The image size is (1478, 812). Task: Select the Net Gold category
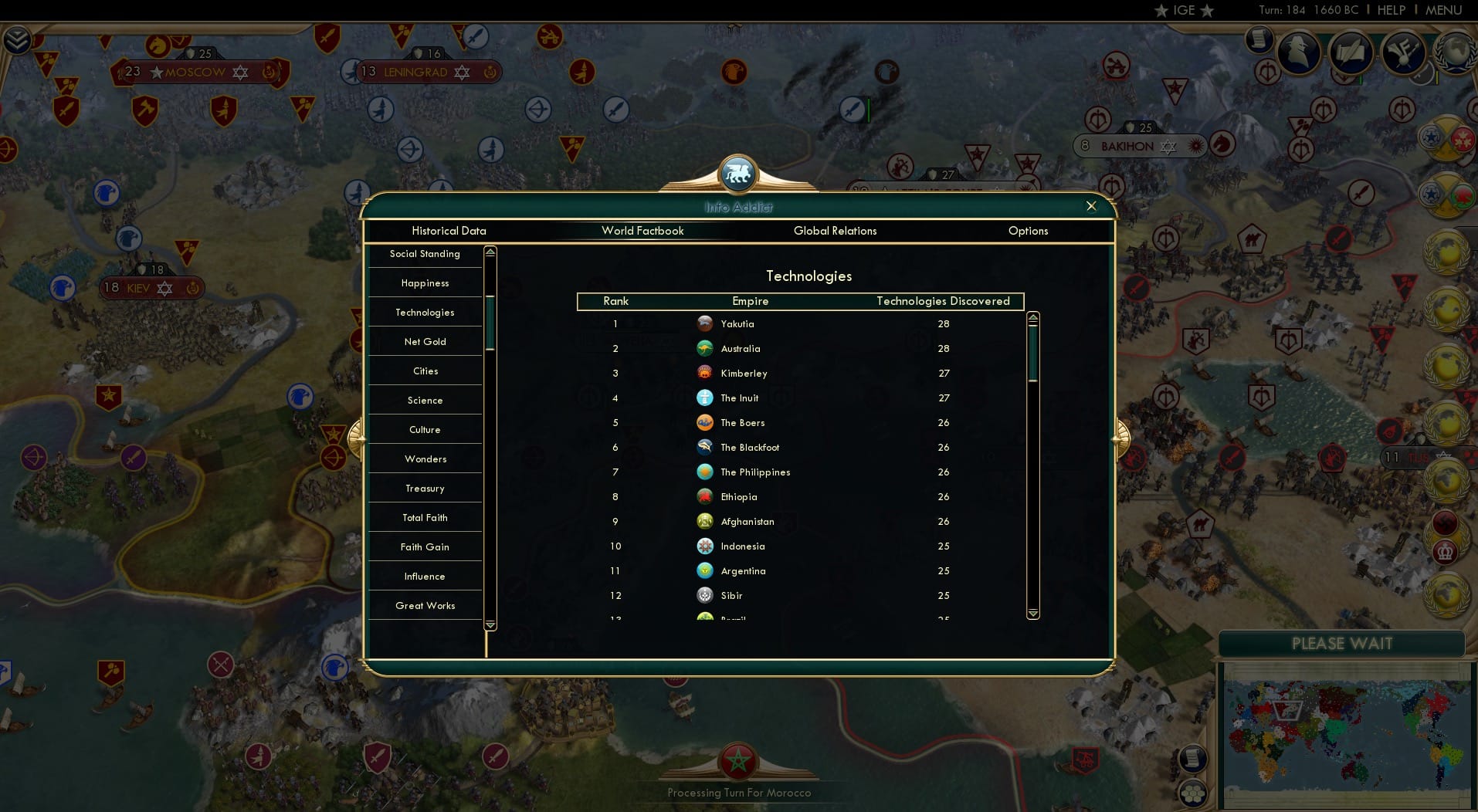[x=425, y=341]
